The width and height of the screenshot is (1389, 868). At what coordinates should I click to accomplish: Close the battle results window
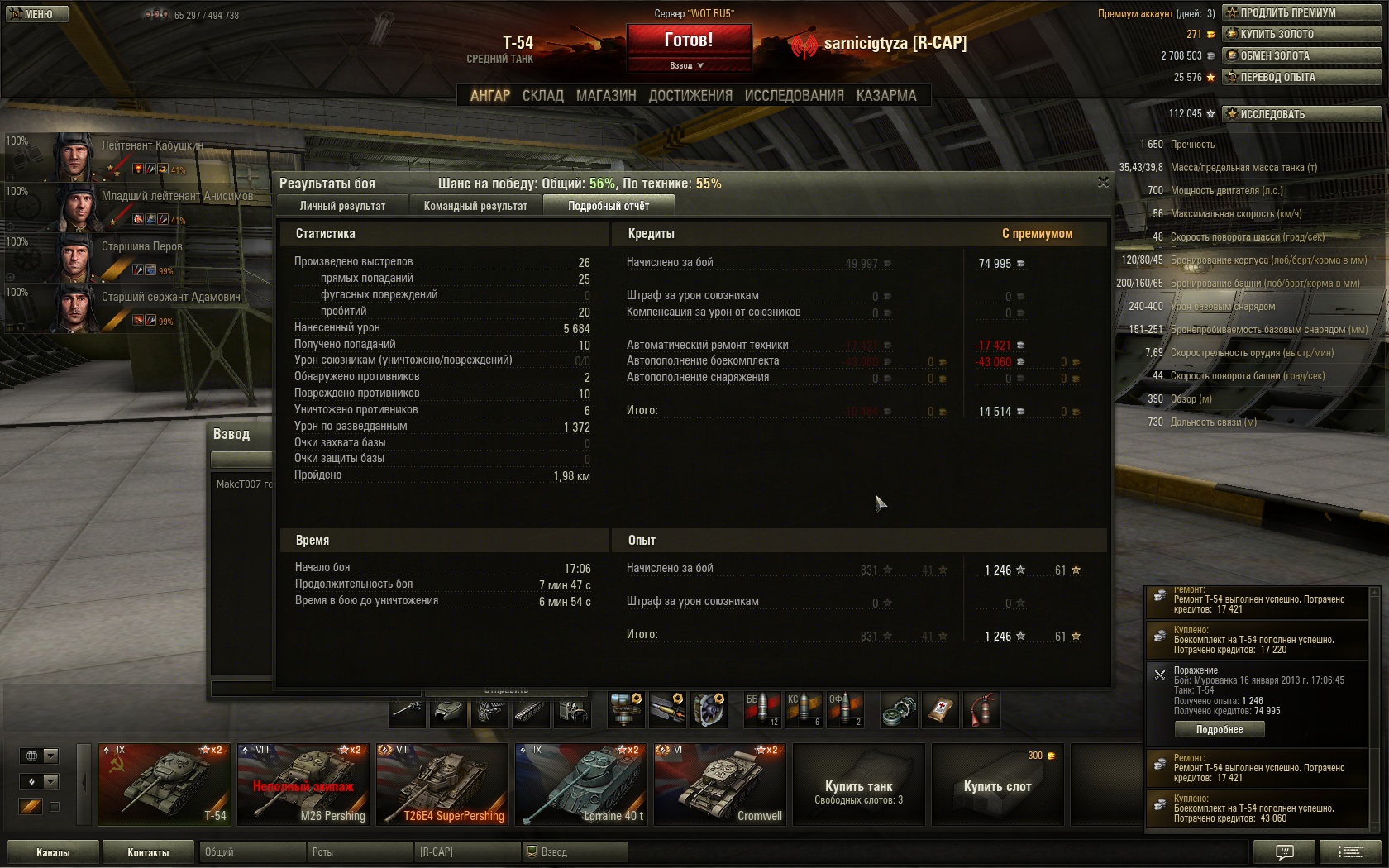1103,182
